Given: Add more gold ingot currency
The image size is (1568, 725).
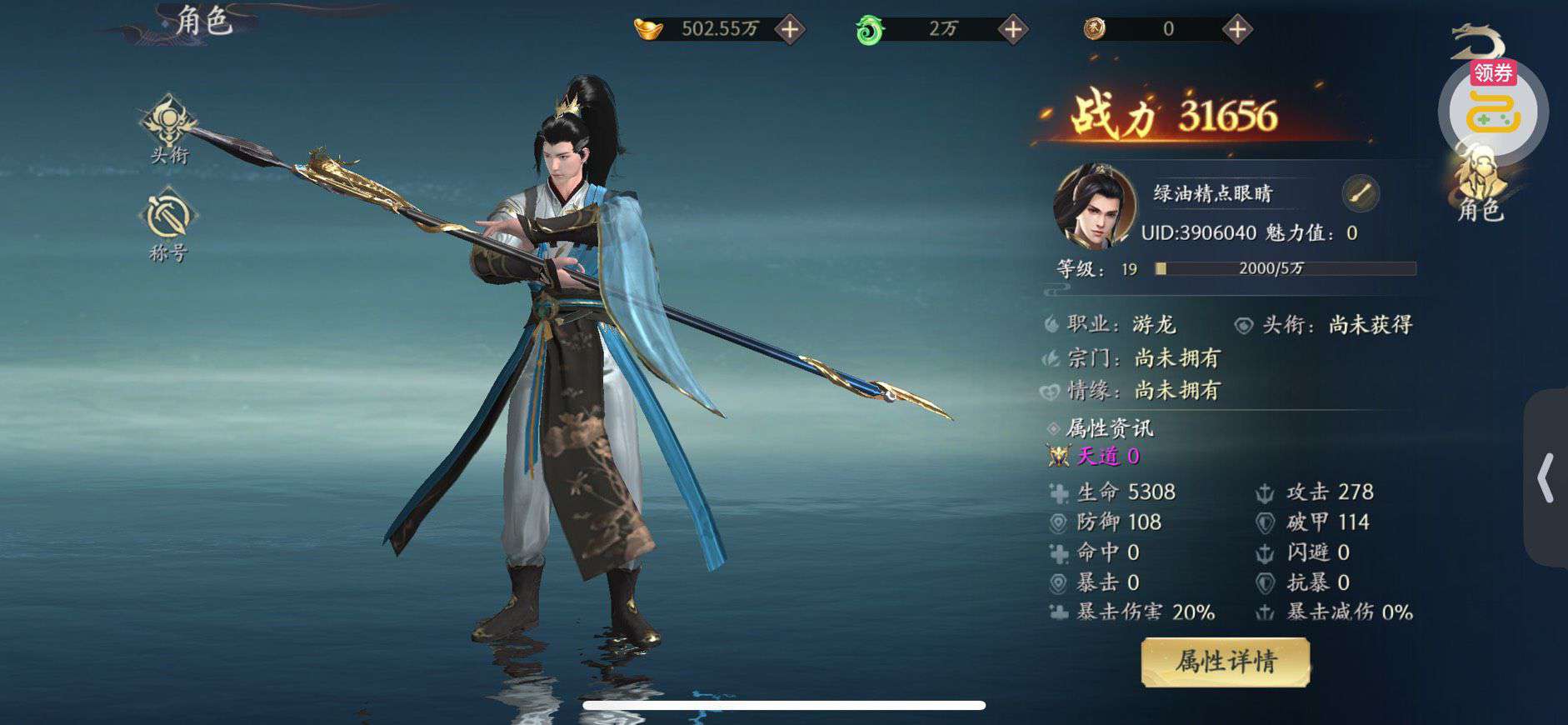Looking at the screenshot, I should click(790, 30).
